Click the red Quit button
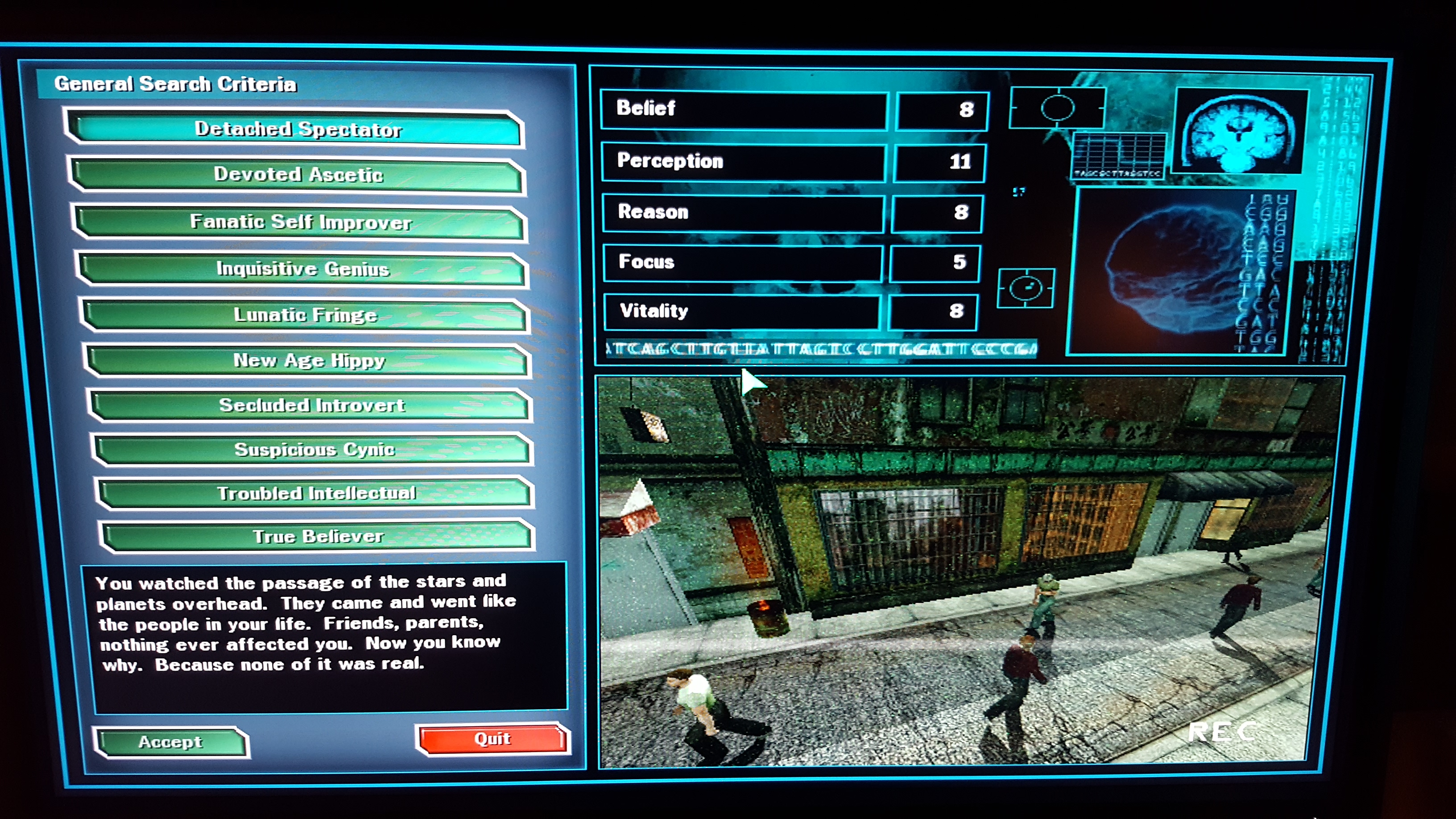1456x819 pixels. [492, 739]
